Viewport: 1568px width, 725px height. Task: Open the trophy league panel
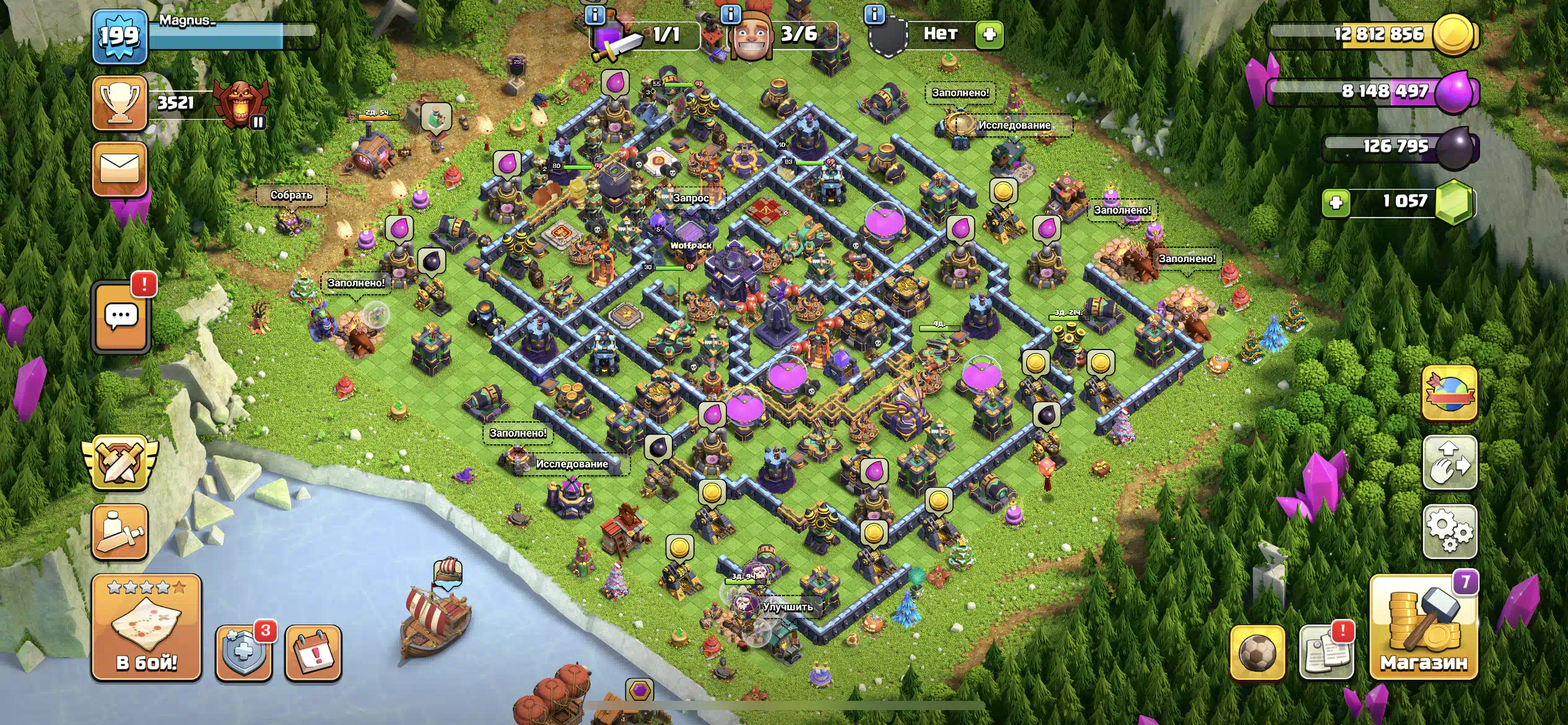tap(120, 103)
